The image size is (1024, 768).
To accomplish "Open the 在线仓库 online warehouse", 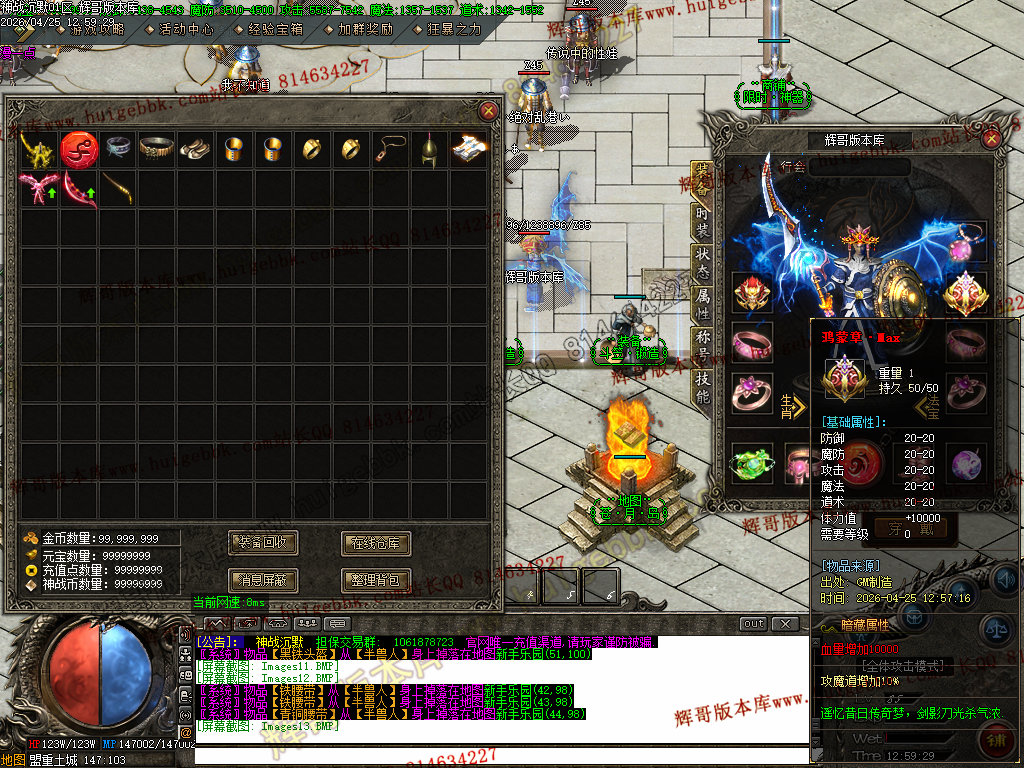I will pos(376,543).
